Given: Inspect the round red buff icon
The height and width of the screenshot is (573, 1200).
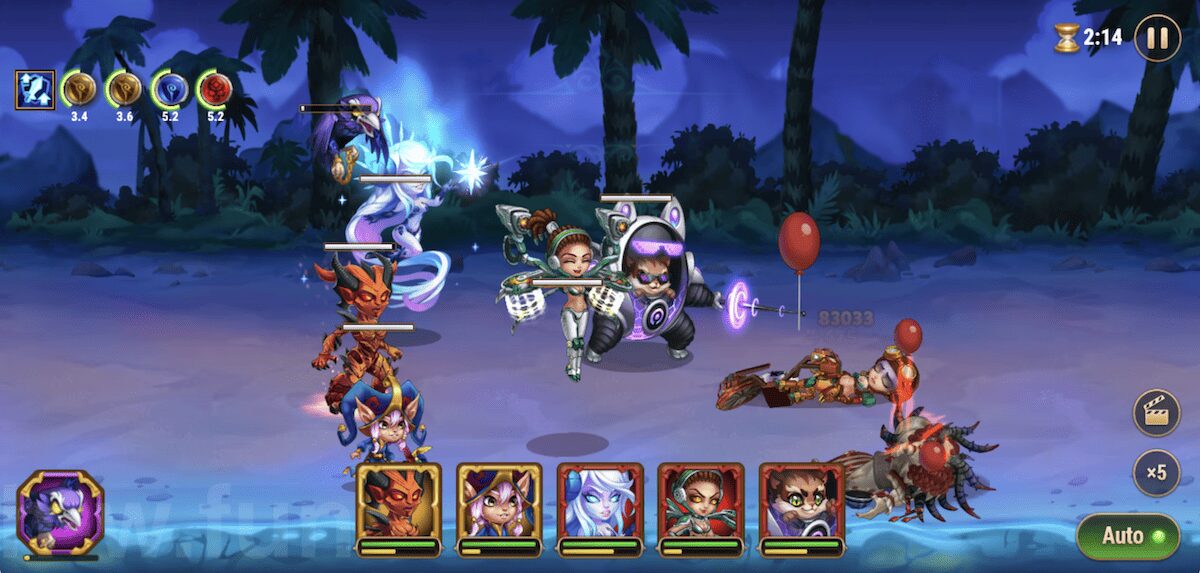Looking at the screenshot, I should coord(215,90).
